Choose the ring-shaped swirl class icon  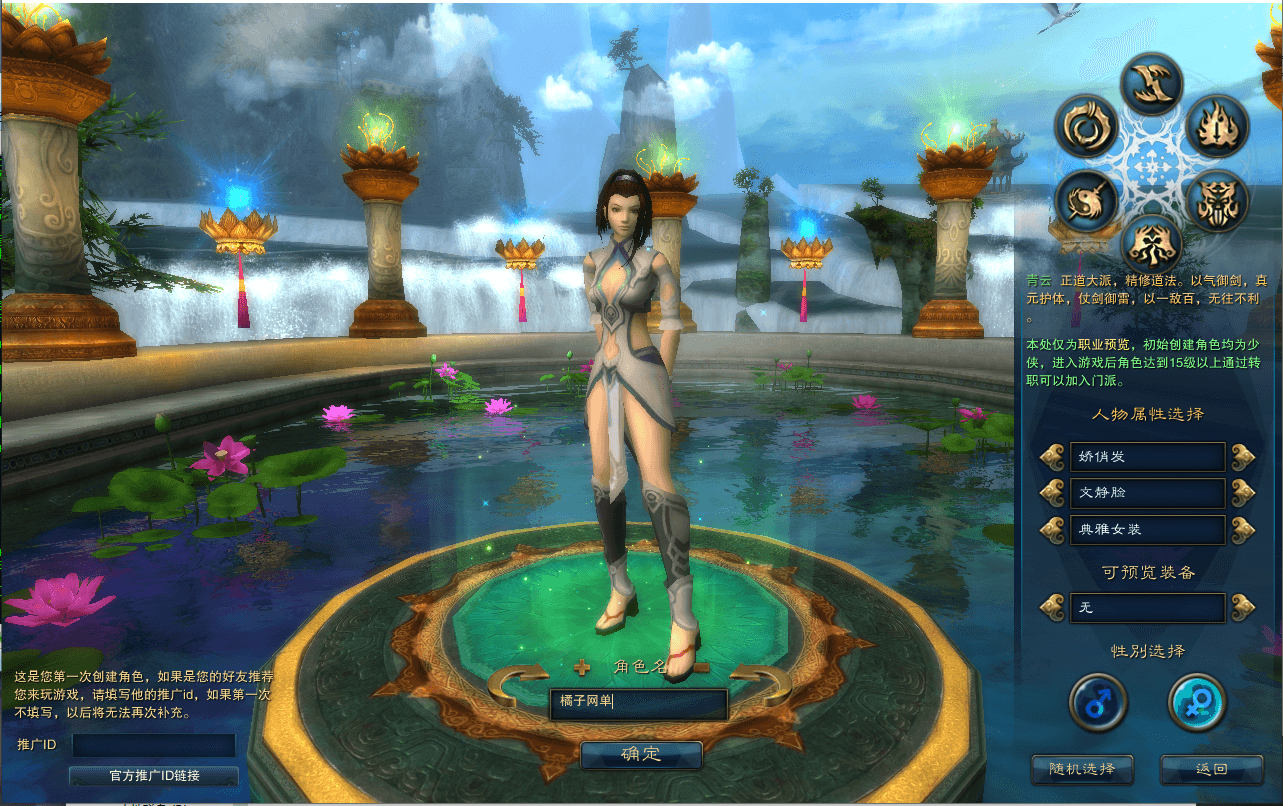(1085, 127)
